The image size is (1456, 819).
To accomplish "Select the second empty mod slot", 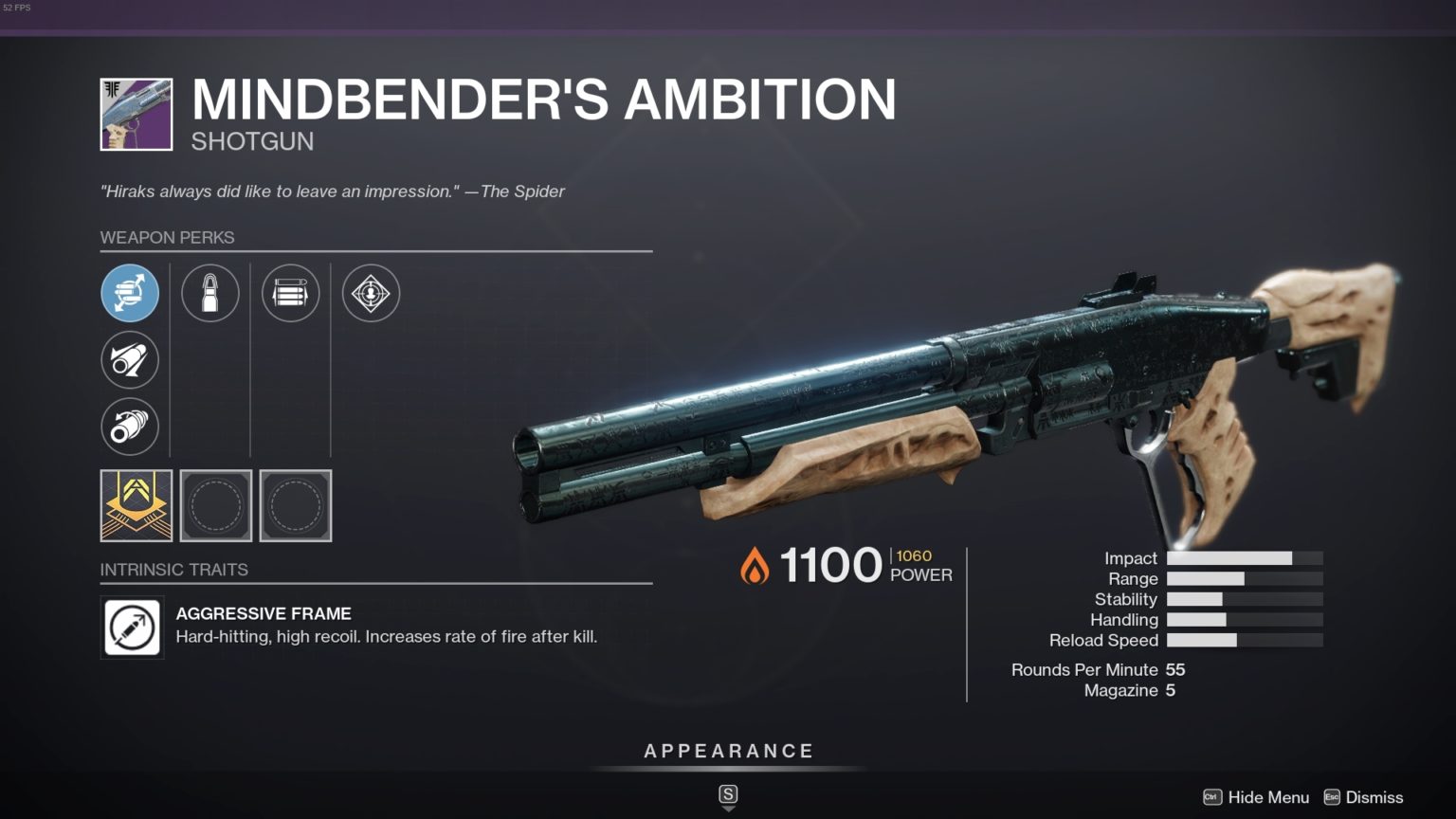I will point(295,506).
